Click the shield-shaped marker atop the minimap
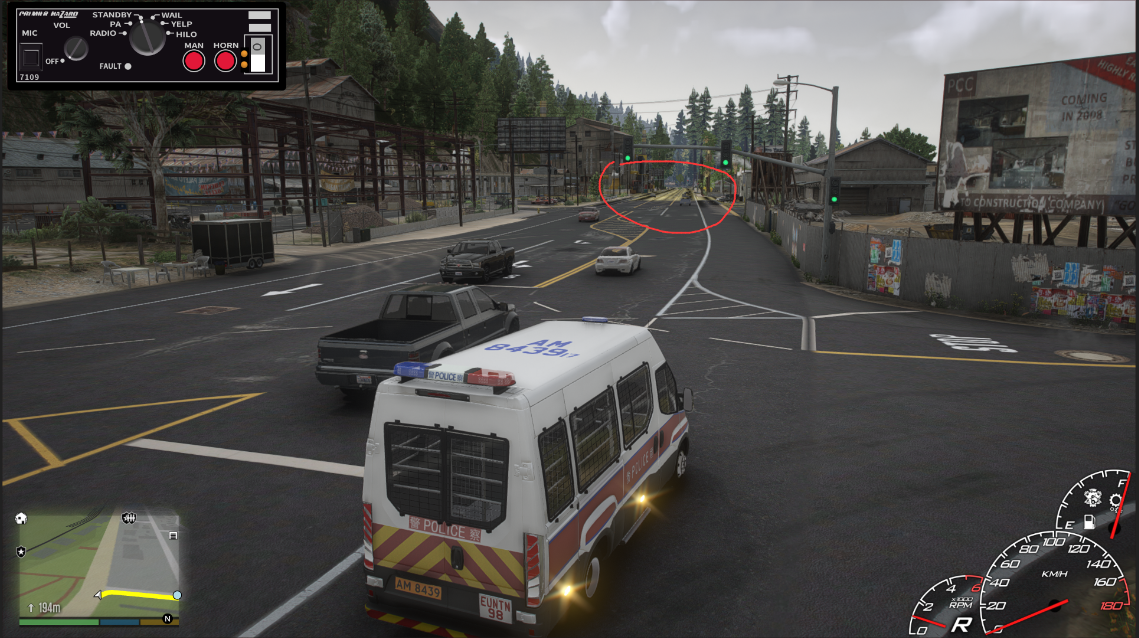The height and width of the screenshot is (638, 1139). (129, 517)
